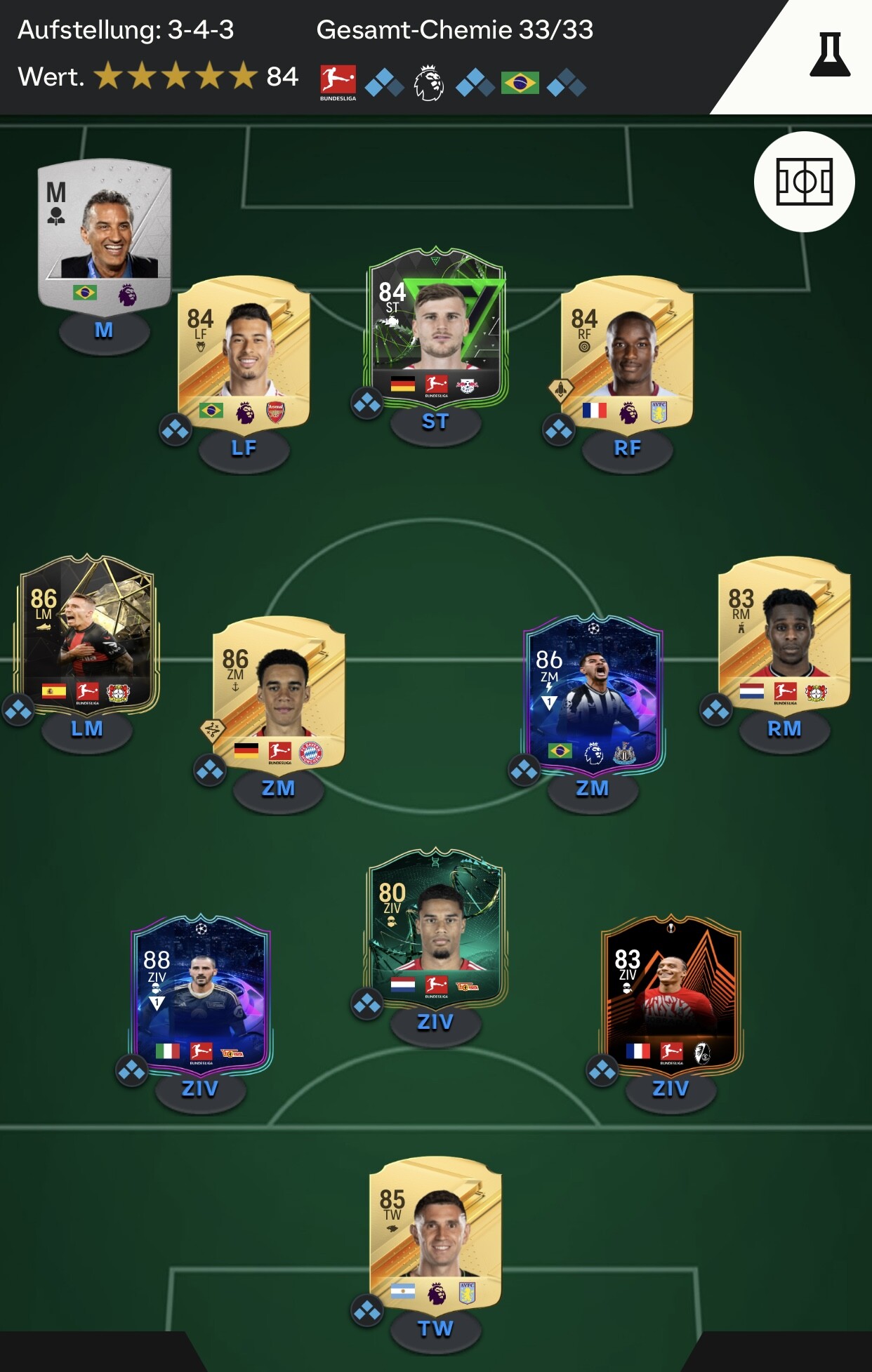Screen dimensions: 872x1372
Task: Select the 84 LF Arsenal player card
Action: click(244, 353)
